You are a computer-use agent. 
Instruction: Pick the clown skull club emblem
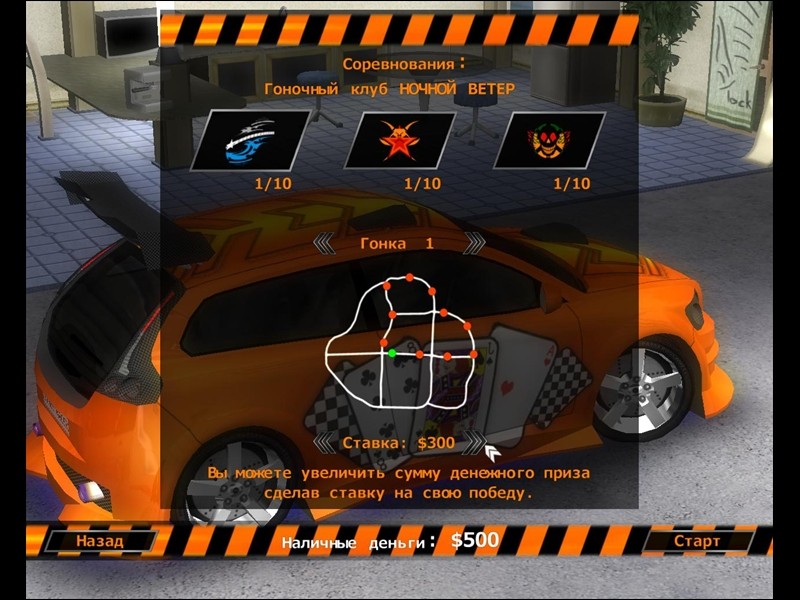click(x=550, y=141)
